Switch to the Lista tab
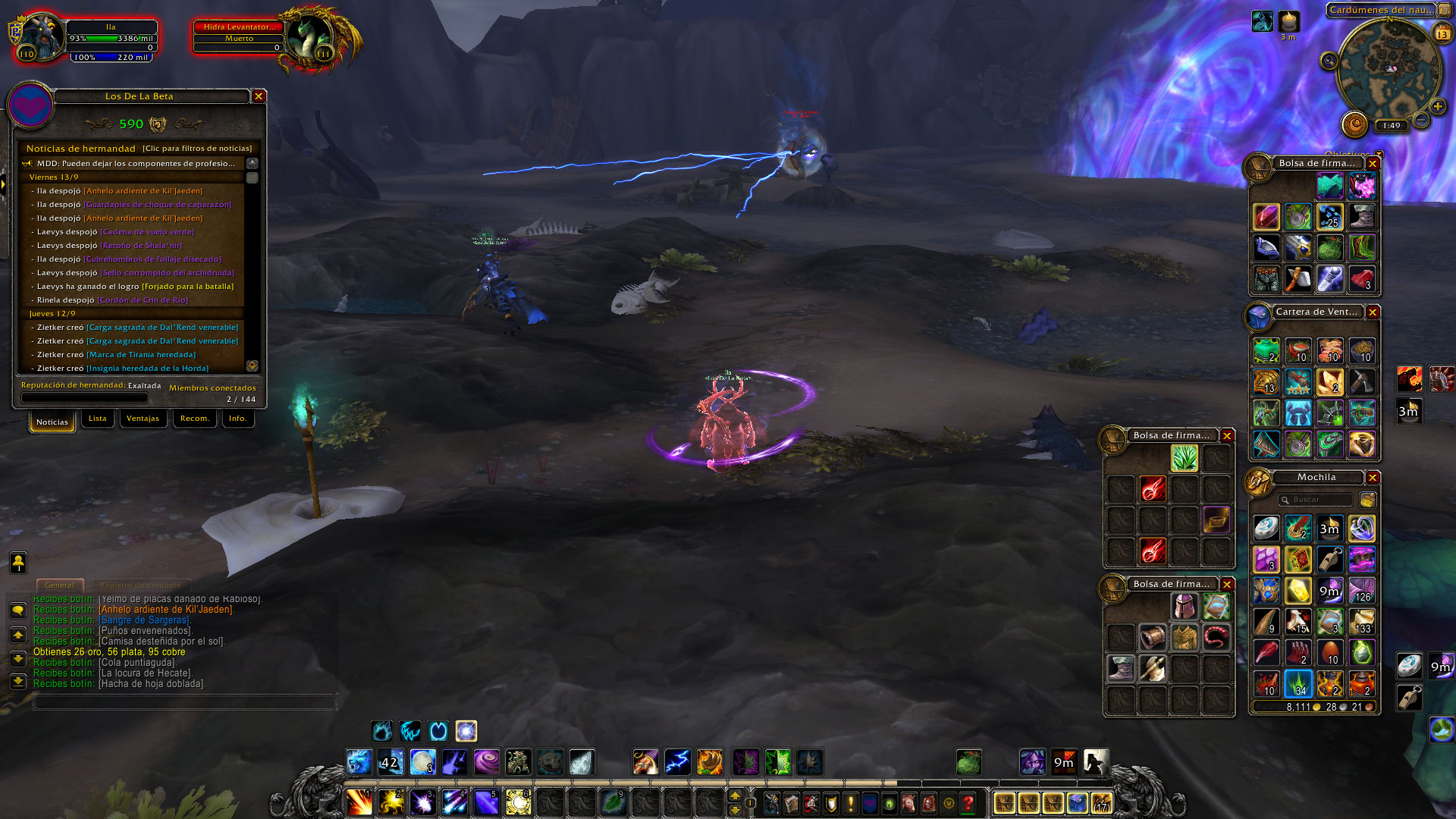 [x=98, y=419]
